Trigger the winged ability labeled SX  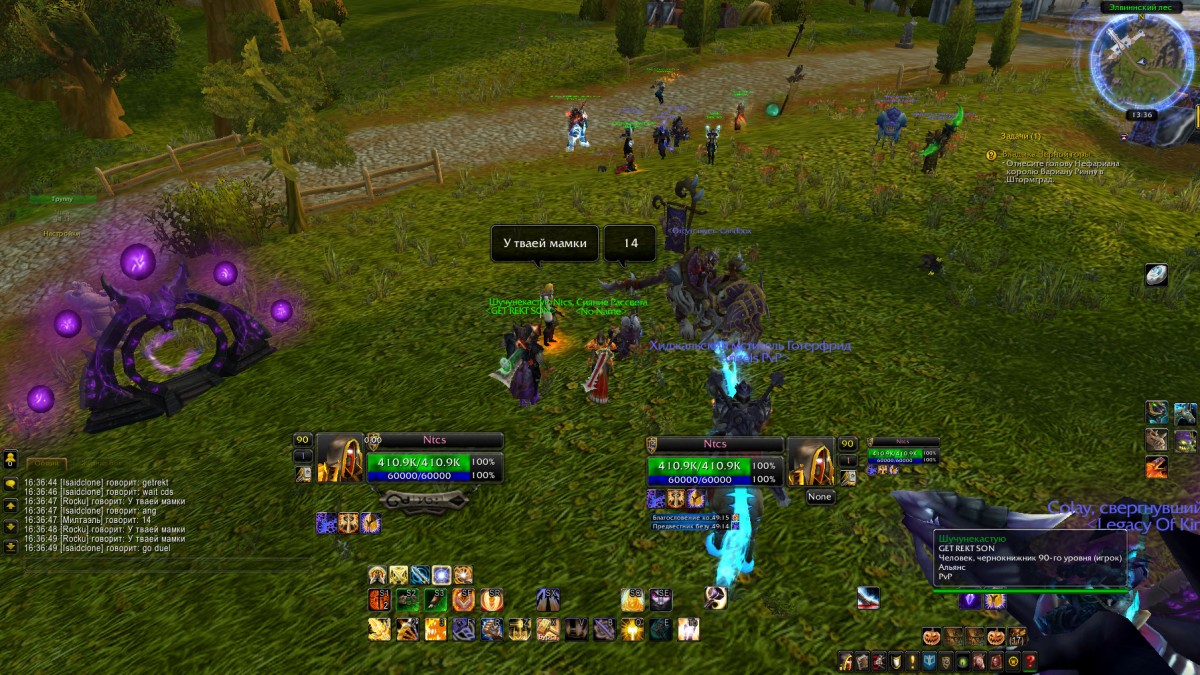(x=547, y=600)
